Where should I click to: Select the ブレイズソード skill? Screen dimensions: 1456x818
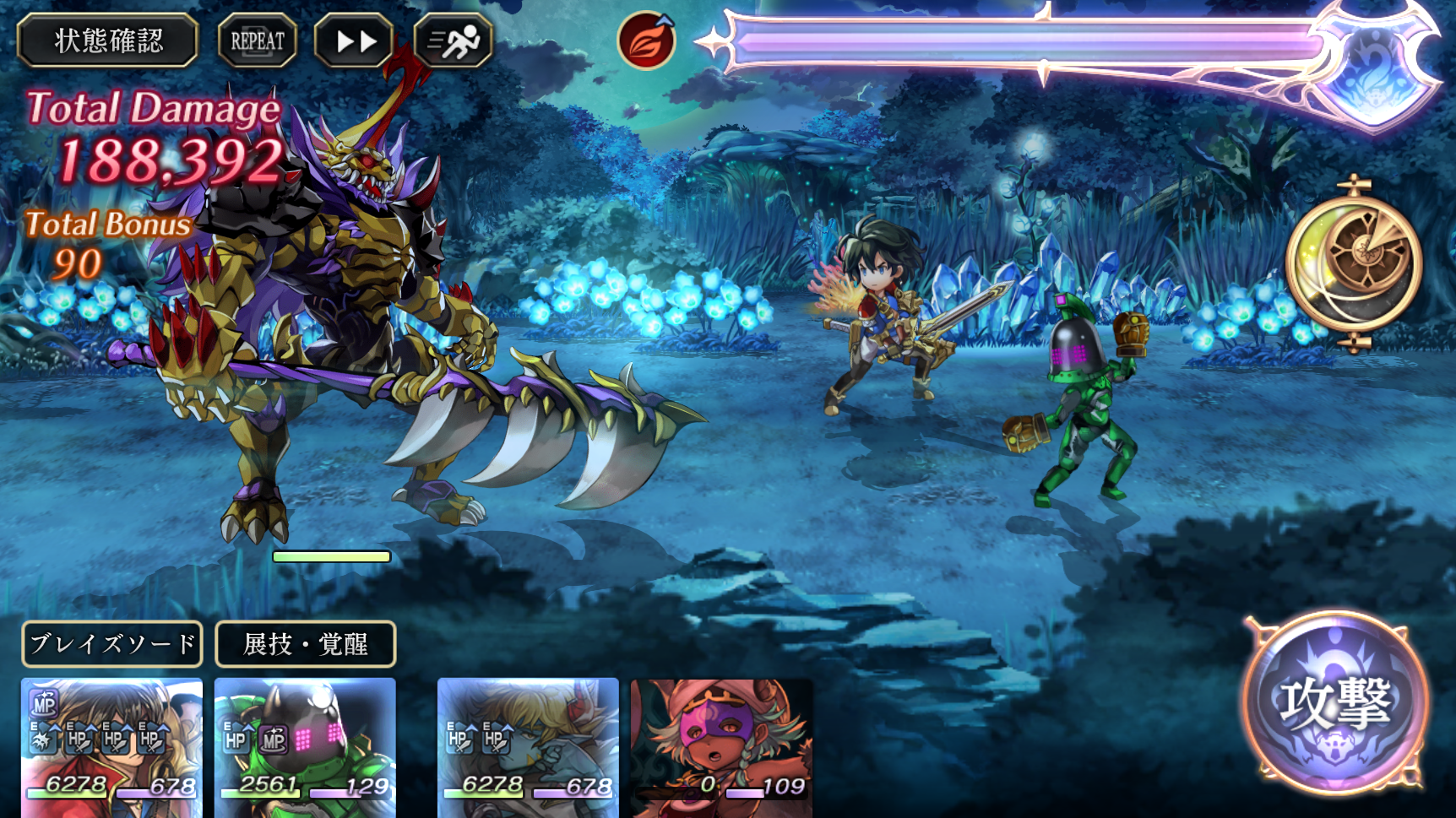tap(112, 644)
